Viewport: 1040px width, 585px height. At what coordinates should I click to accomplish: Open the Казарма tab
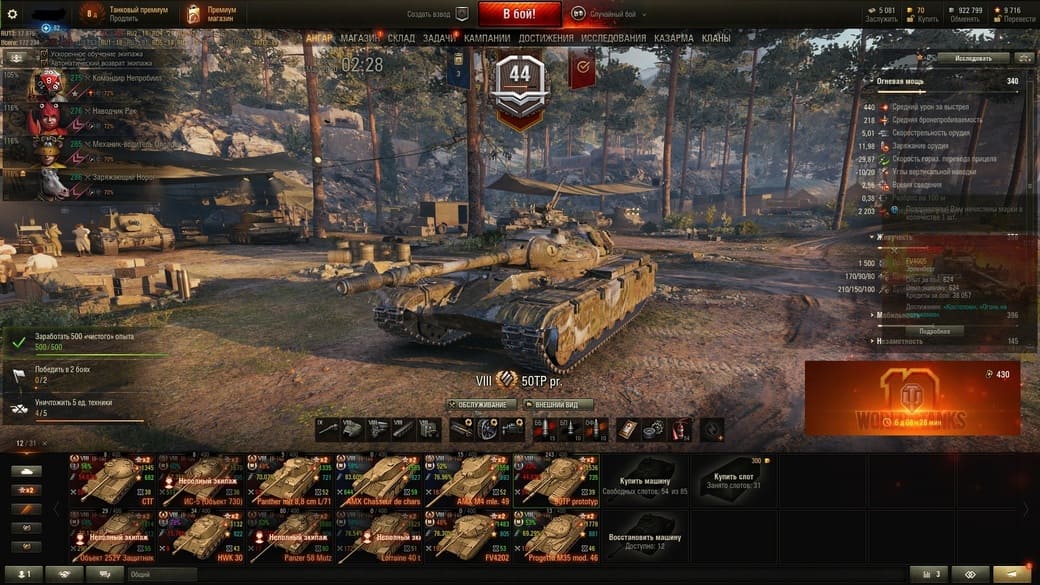coord(673,38)
